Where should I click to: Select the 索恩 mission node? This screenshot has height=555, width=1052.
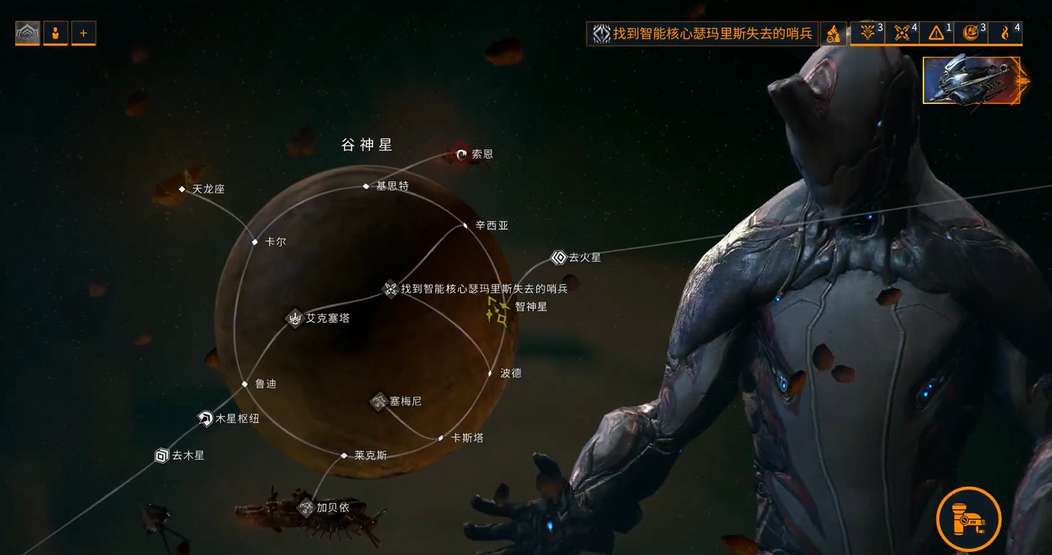point(462,154)
